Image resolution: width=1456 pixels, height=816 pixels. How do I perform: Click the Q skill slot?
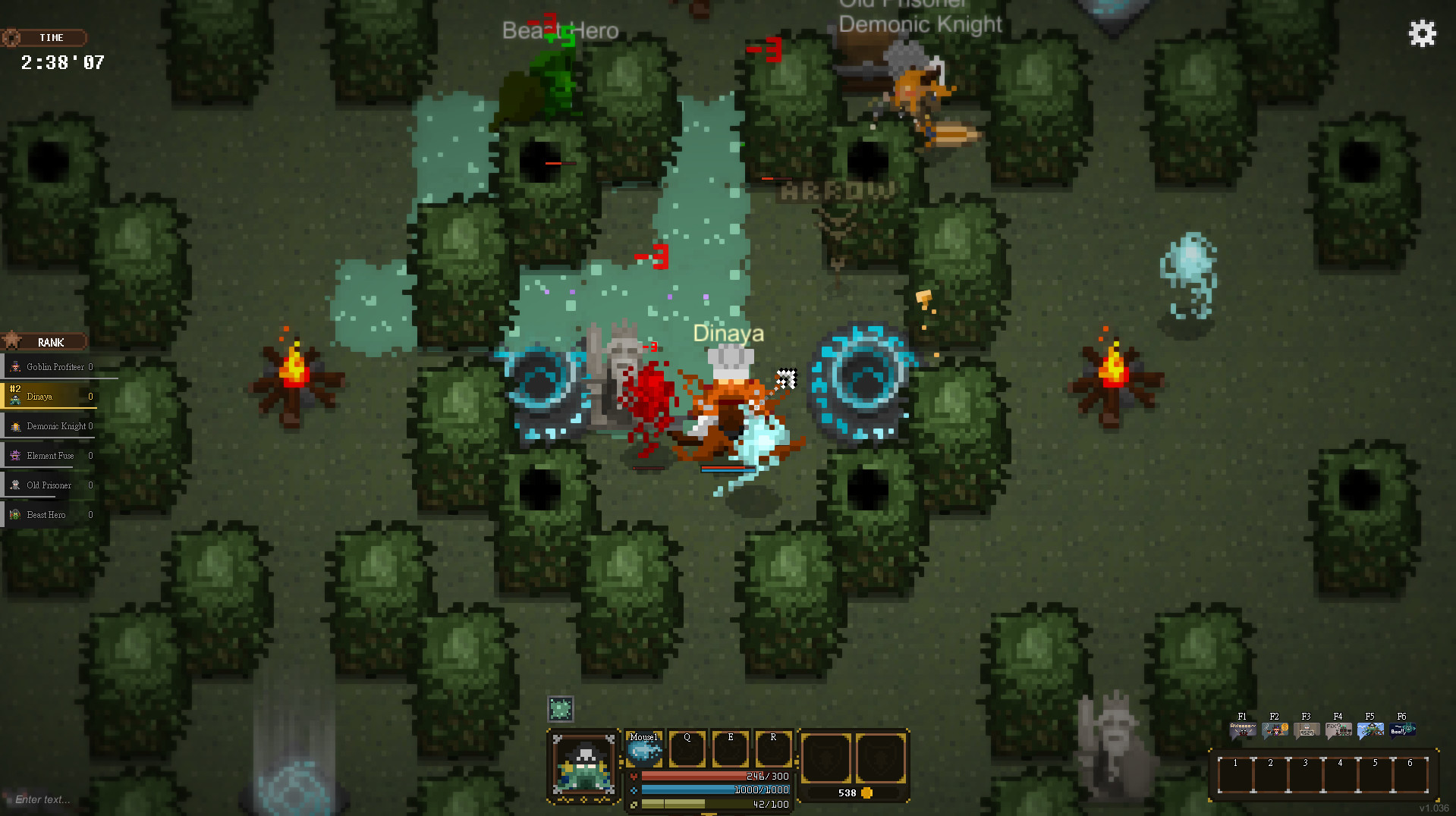(x=687, y=749)
